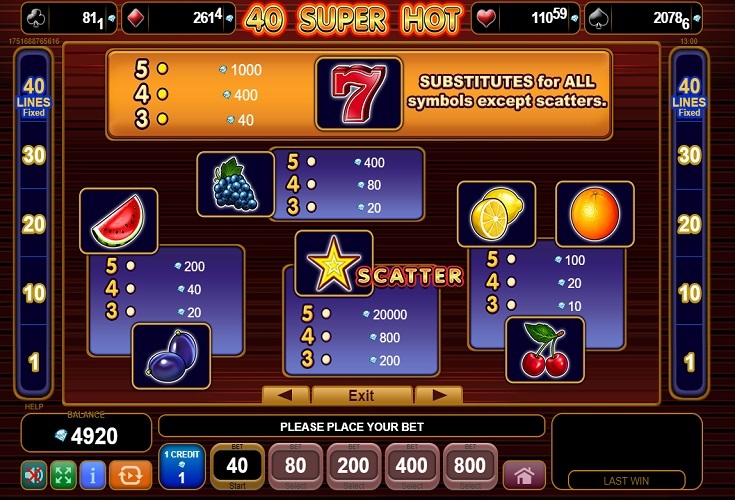Change the 1 credit denomination
Image resolution: width=735 pixels, height=500 pixels.
[x=182, y=468]
